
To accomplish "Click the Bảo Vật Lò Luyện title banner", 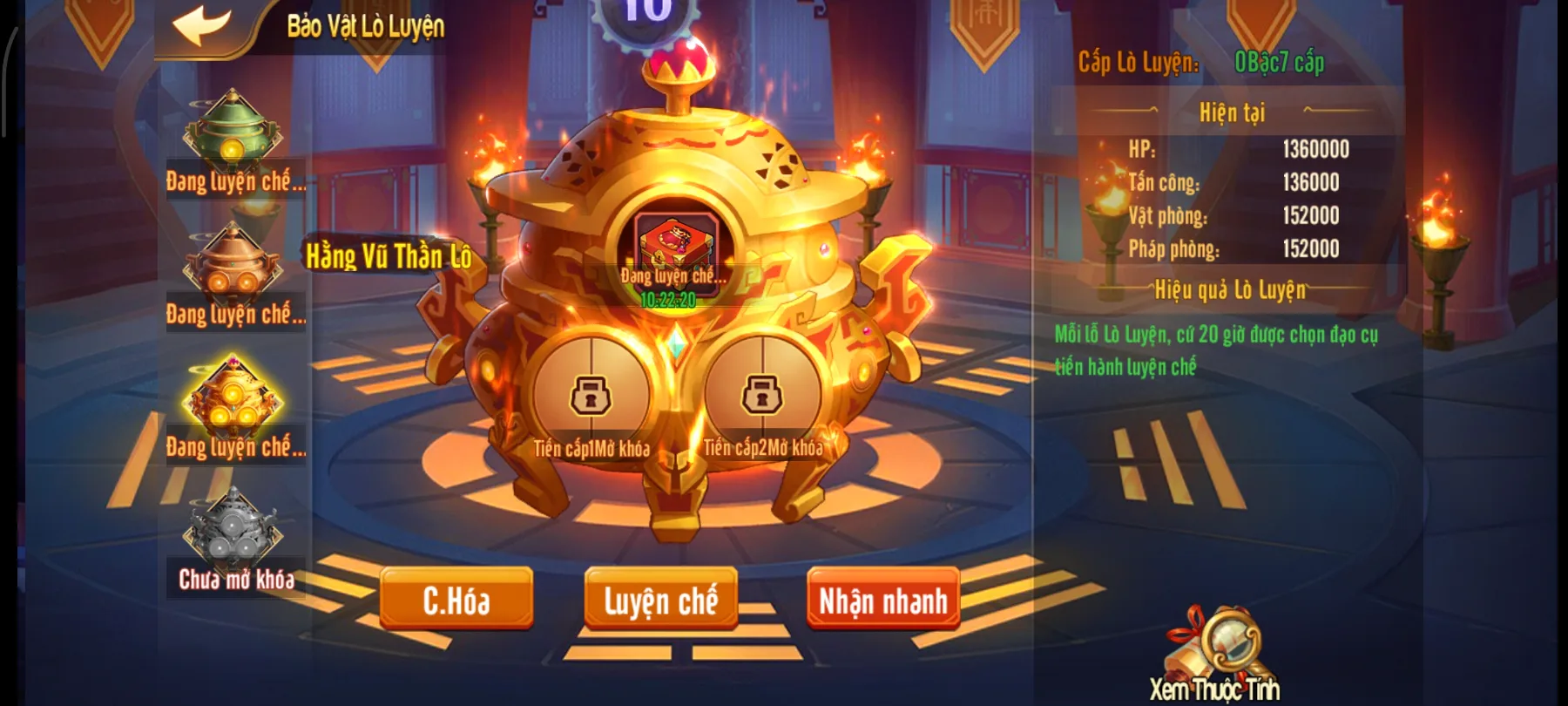I will (366, 26).
